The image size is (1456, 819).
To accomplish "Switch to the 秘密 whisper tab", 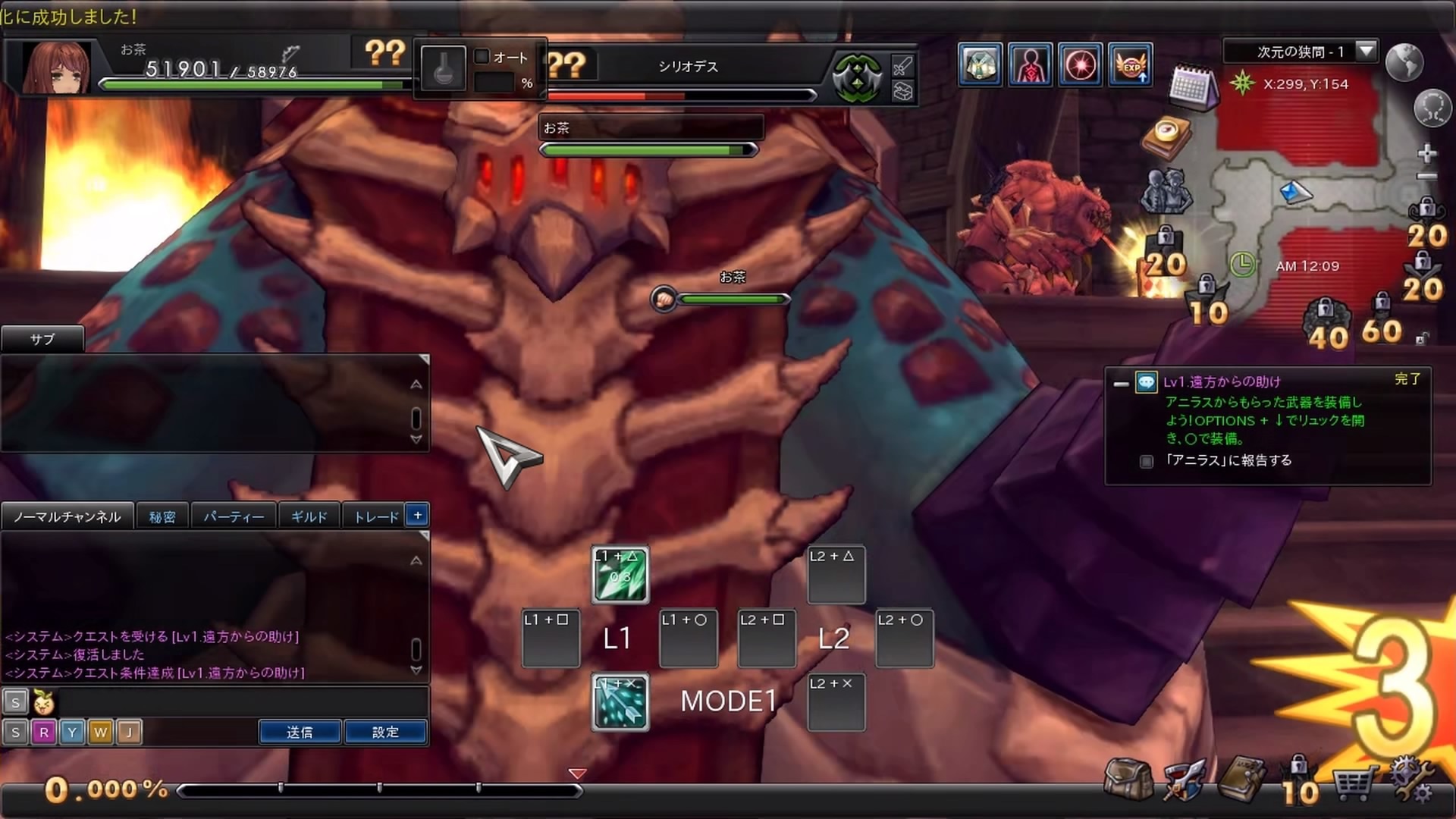I will coord(162,516).
